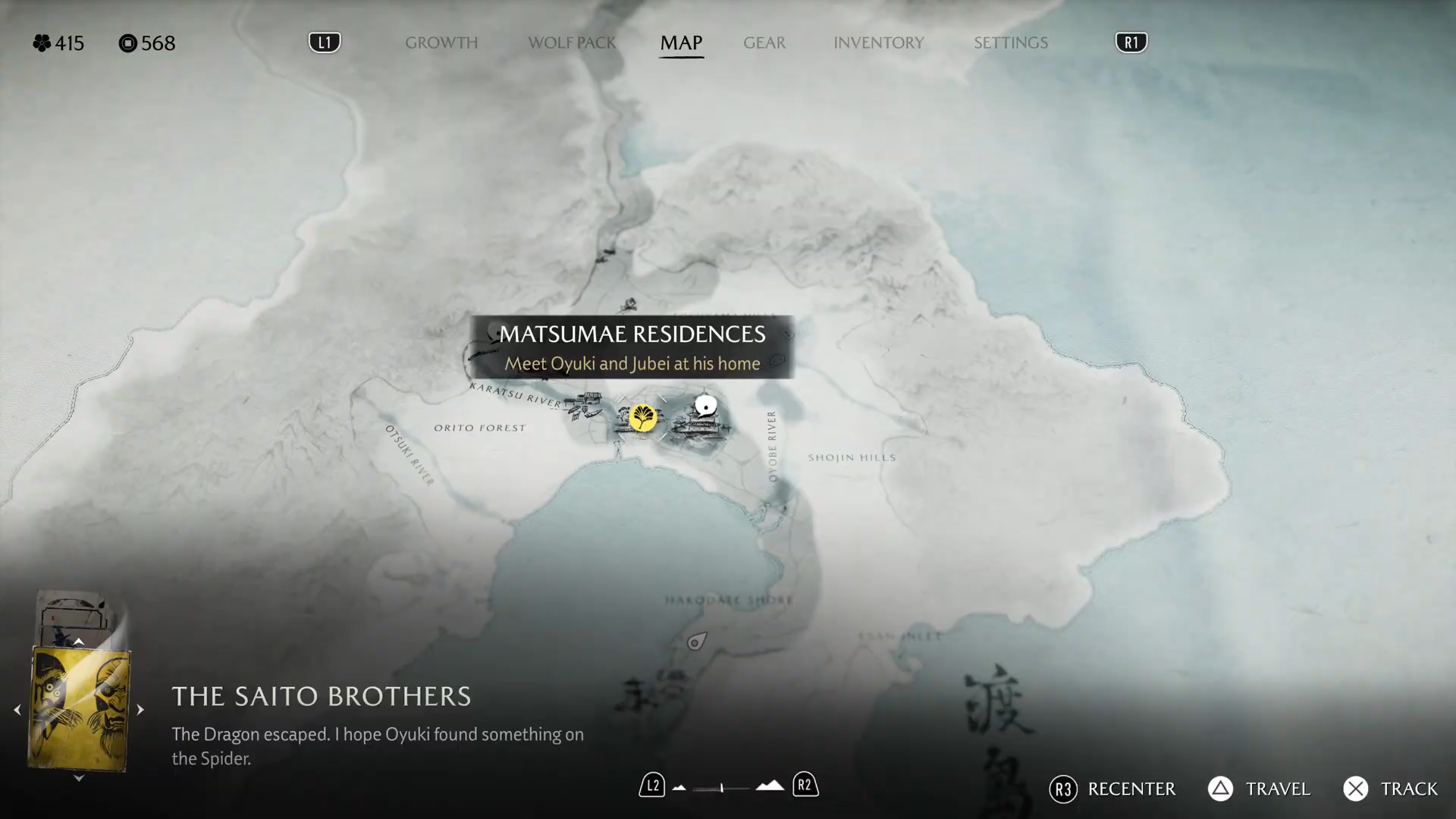The height and width of the screenshot is (819, 1456).
Task: Select the Map tab
Action: pos(681,43)
